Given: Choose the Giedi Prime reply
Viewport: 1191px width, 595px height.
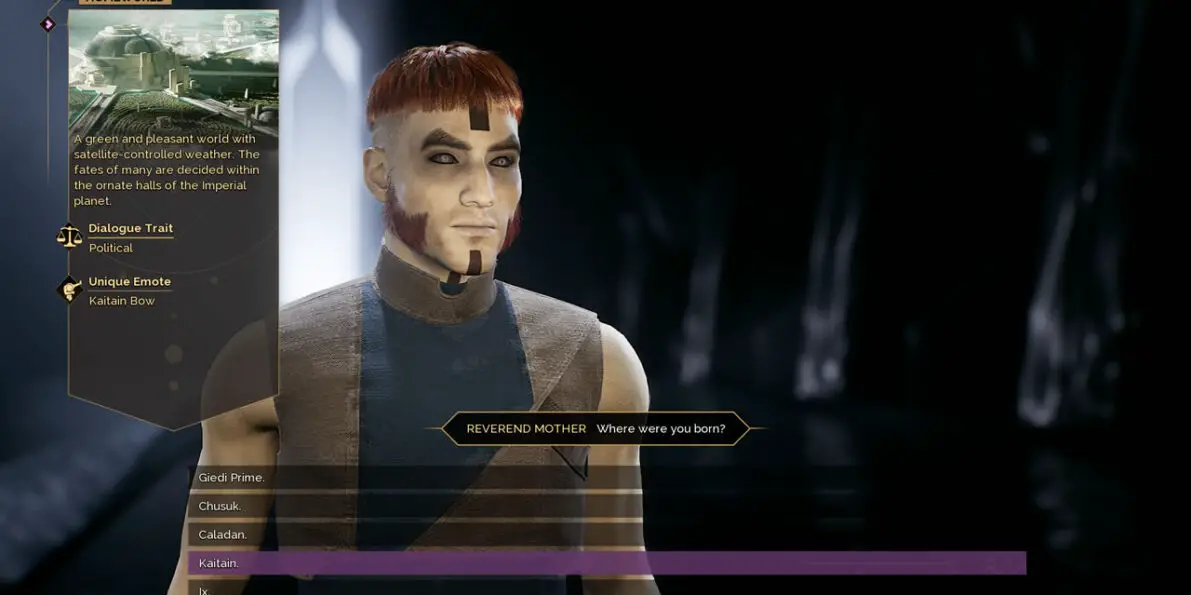Looking at the screenshot, I should point(231,478).
